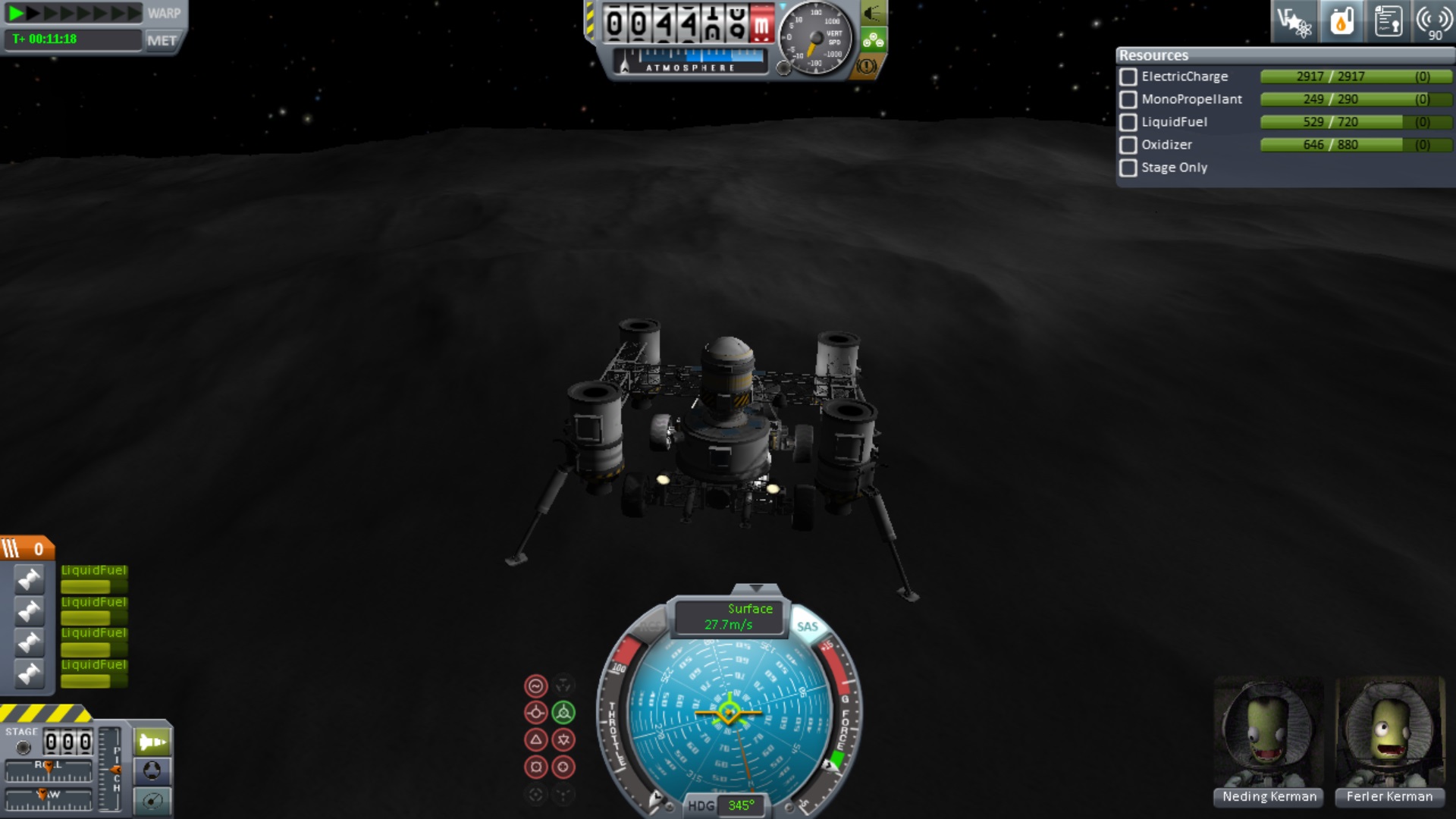Toggle the Stage Only checkbox
The image size is (1456, 819).
1128,168
